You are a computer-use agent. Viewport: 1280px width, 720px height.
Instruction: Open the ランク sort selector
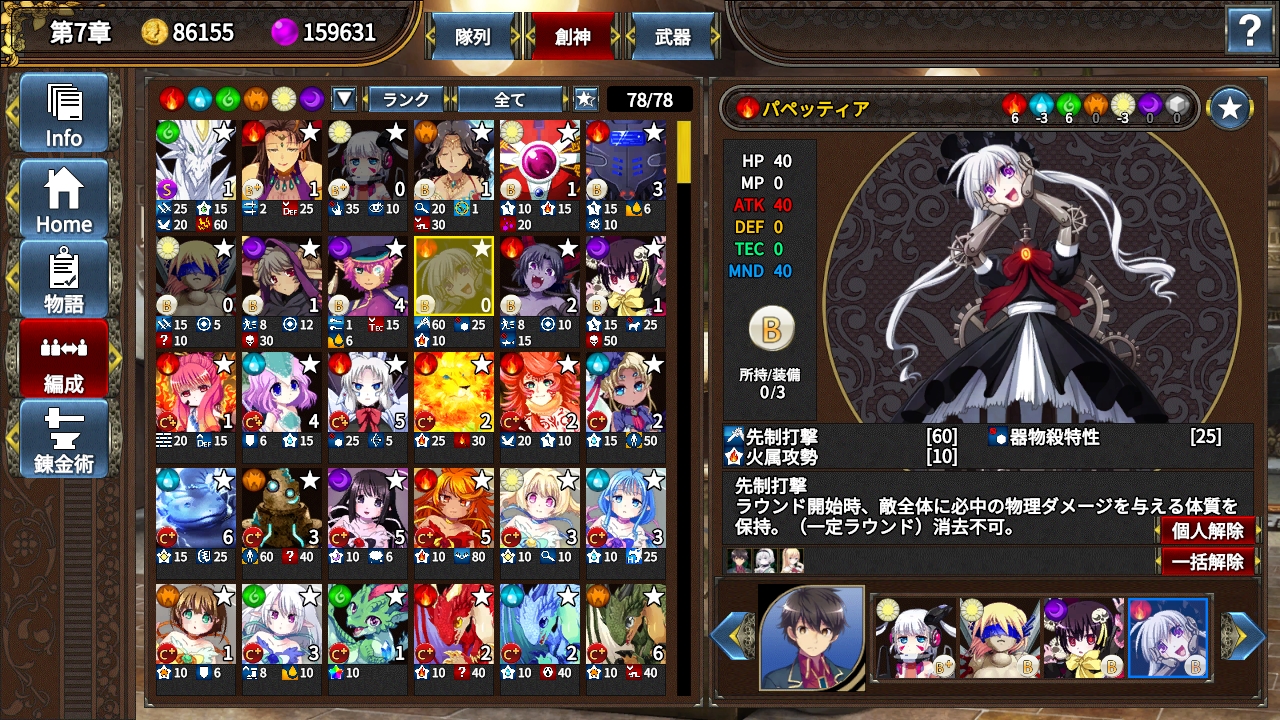coord(406,99)
